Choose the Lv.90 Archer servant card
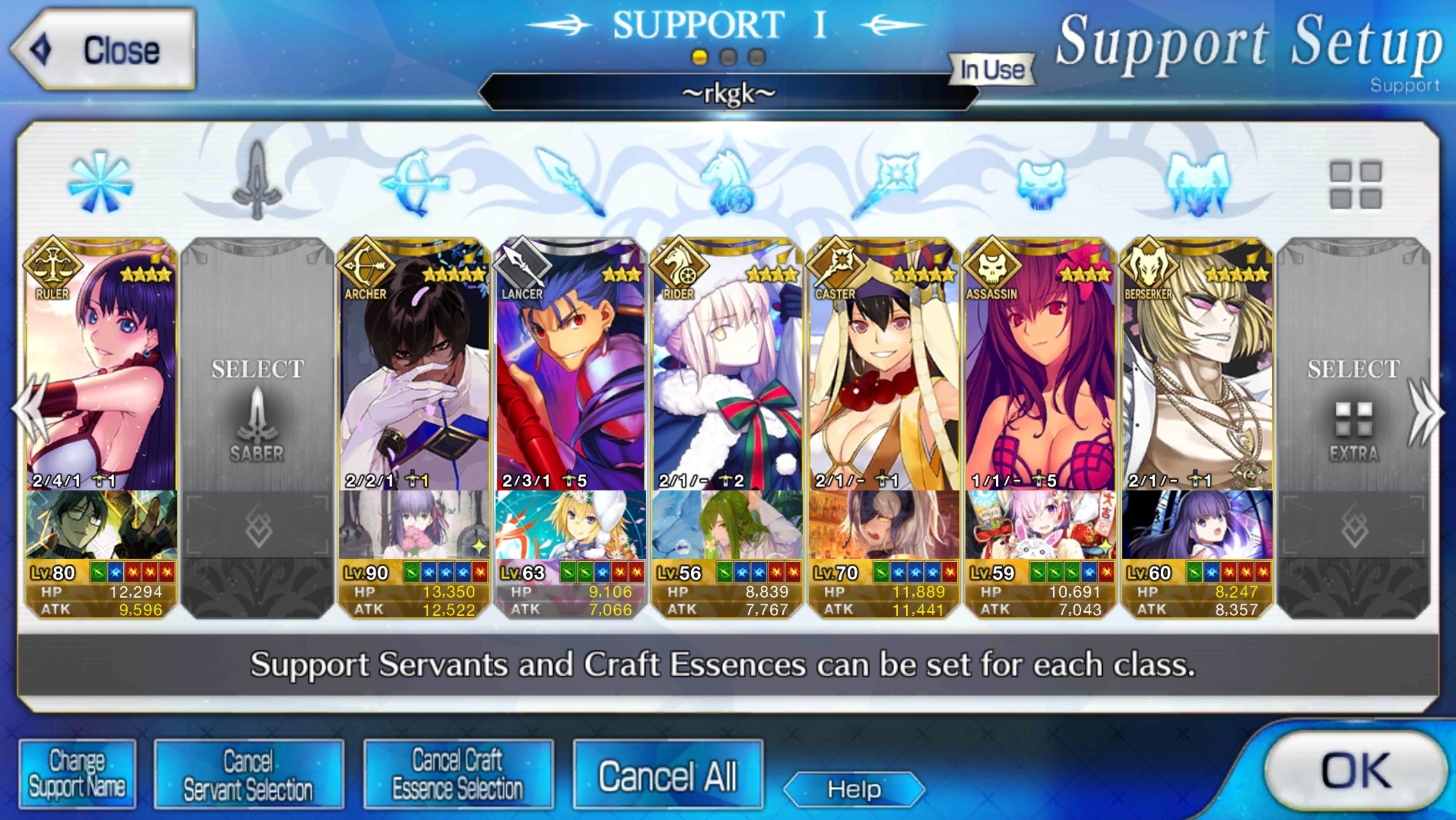 pos(414,365)
